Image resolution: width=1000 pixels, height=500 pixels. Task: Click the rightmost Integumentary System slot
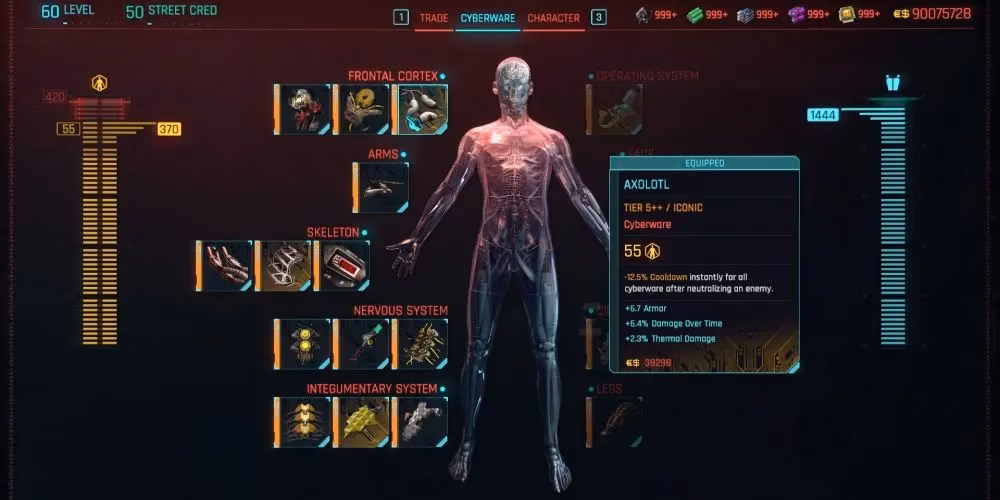coord(422,421)
